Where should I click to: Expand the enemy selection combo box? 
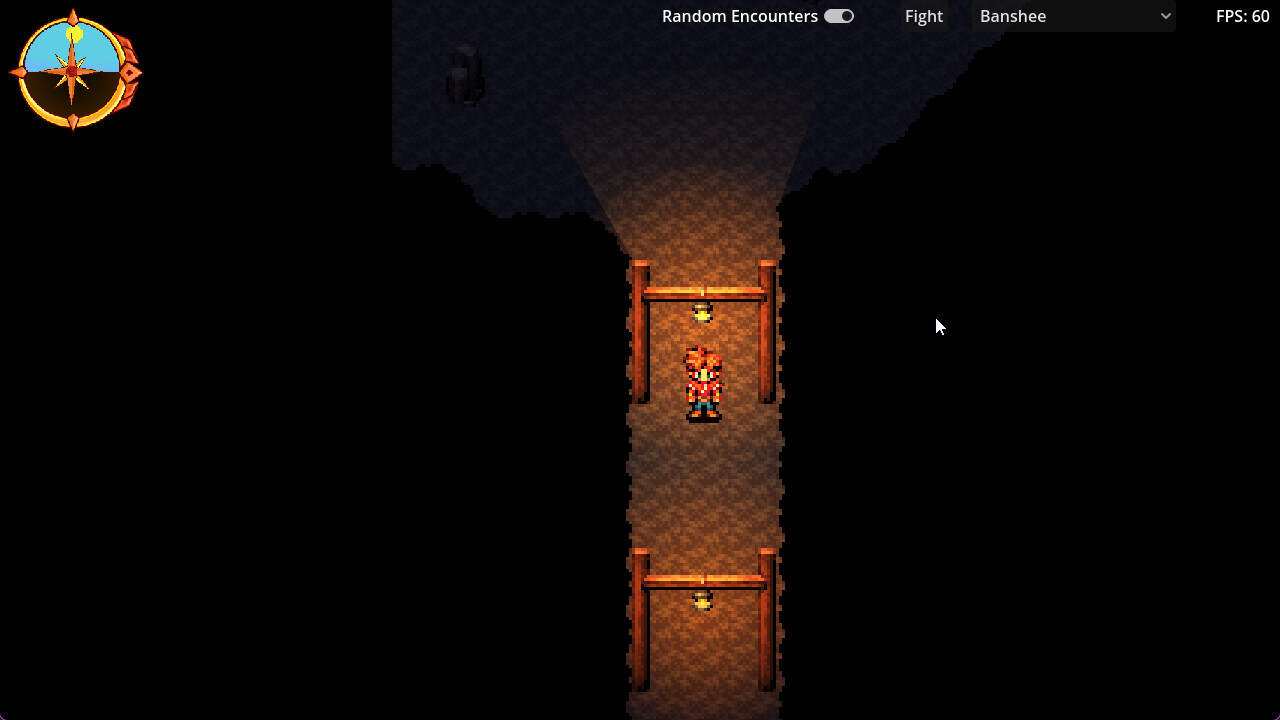point(1073,16)
